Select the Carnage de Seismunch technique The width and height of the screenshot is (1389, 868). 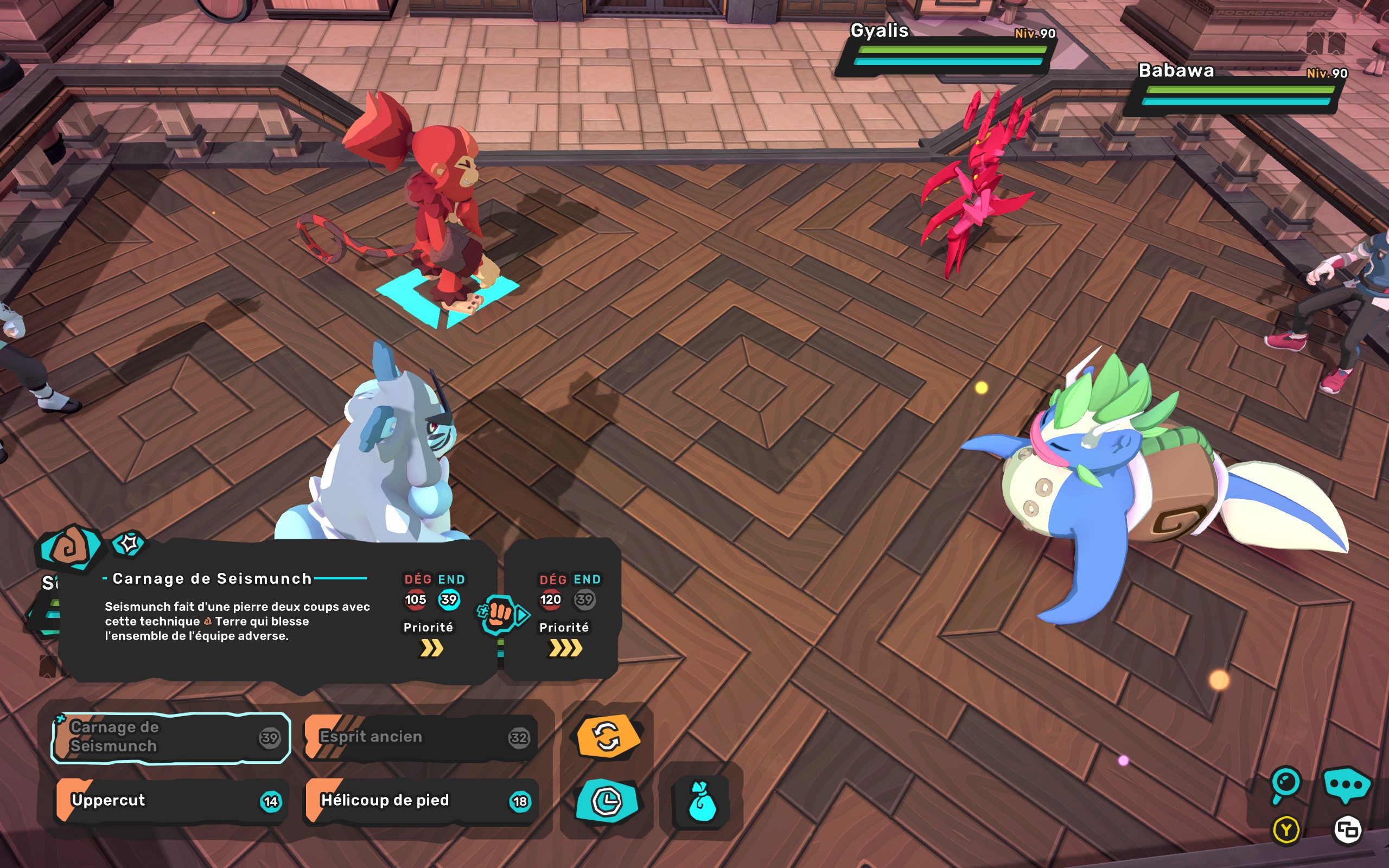(170, 738)
